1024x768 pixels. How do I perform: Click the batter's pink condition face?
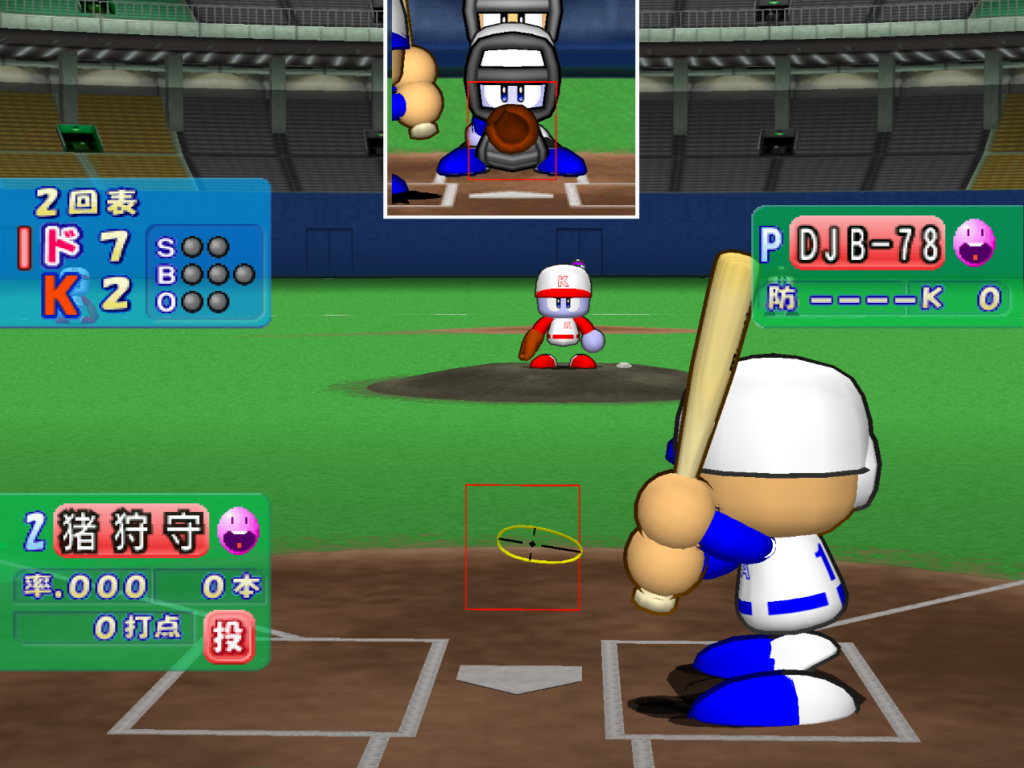(238, 530)
